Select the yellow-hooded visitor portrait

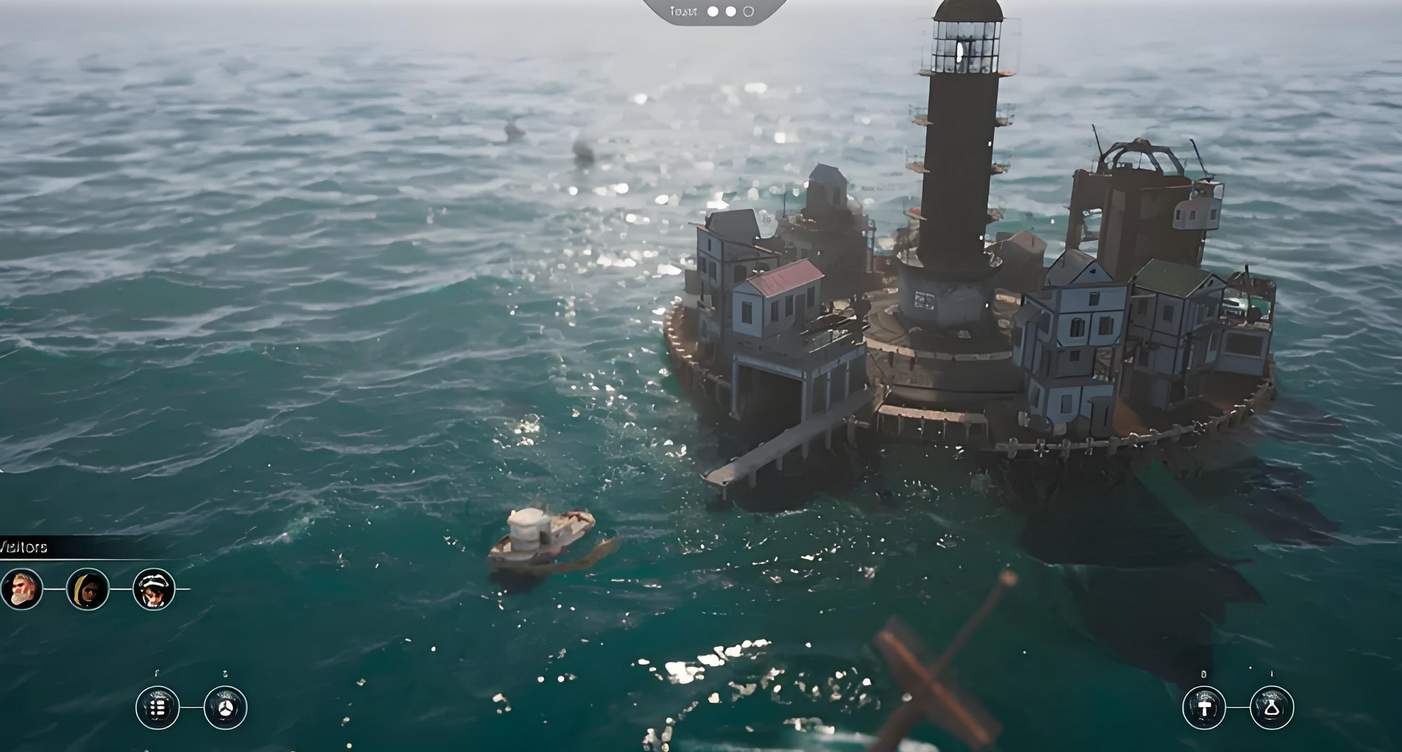click(x=88, y=589)
